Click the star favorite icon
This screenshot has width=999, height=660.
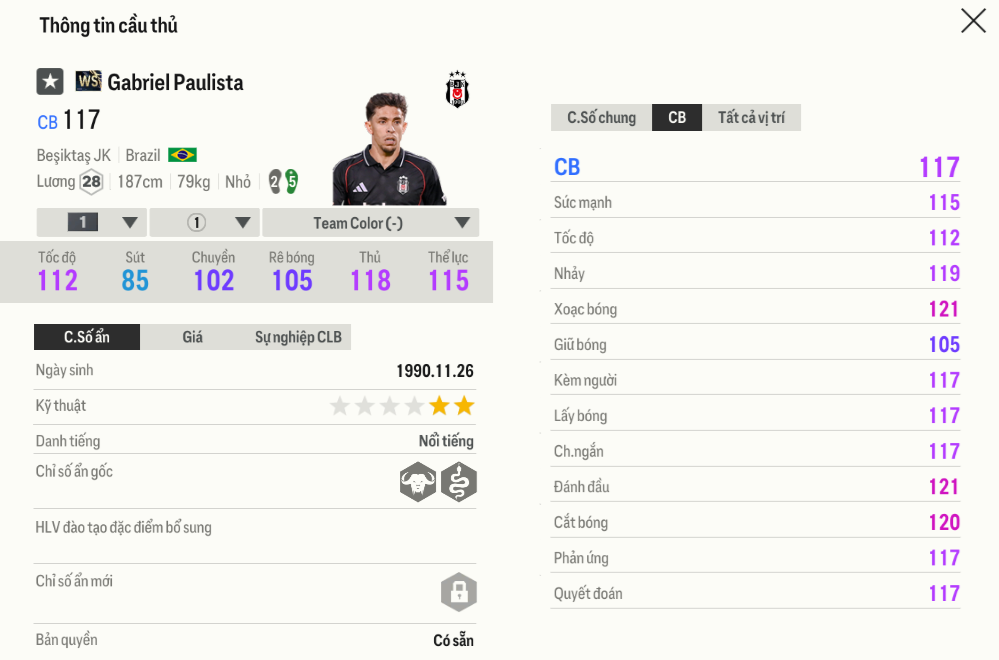tap(50, 82)
